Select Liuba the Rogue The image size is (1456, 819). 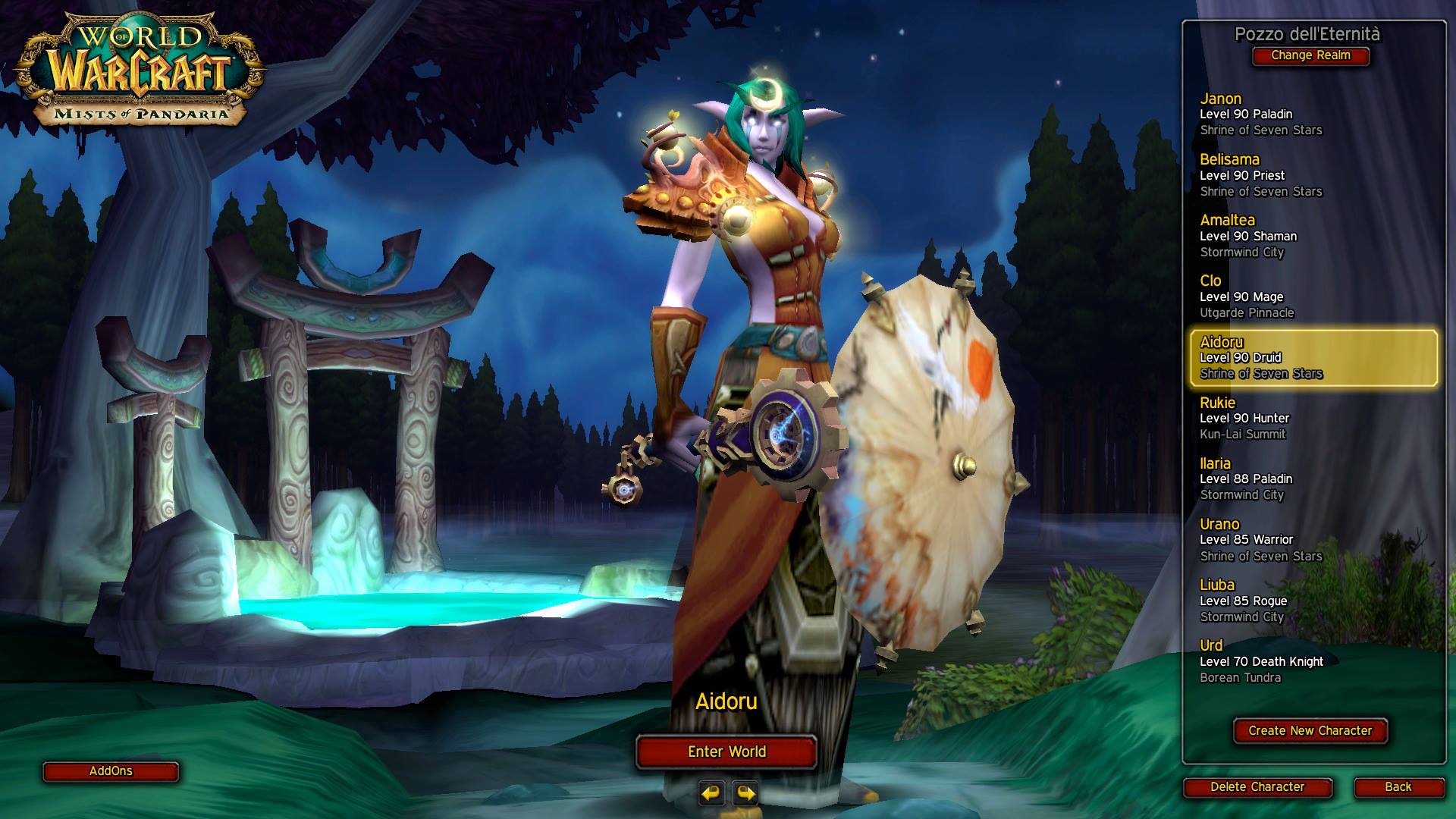(x=1313, y=601)
